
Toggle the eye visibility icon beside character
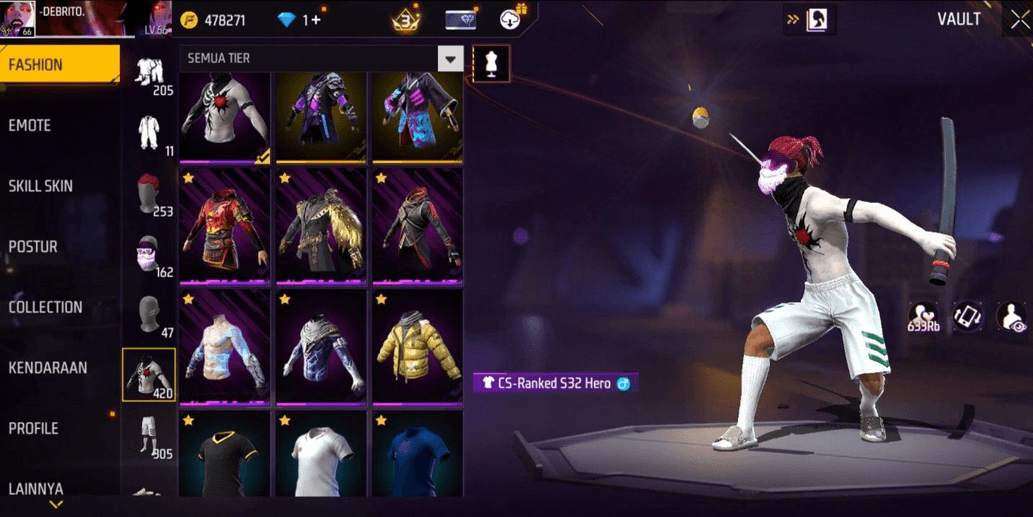(x=1011, y=318)
